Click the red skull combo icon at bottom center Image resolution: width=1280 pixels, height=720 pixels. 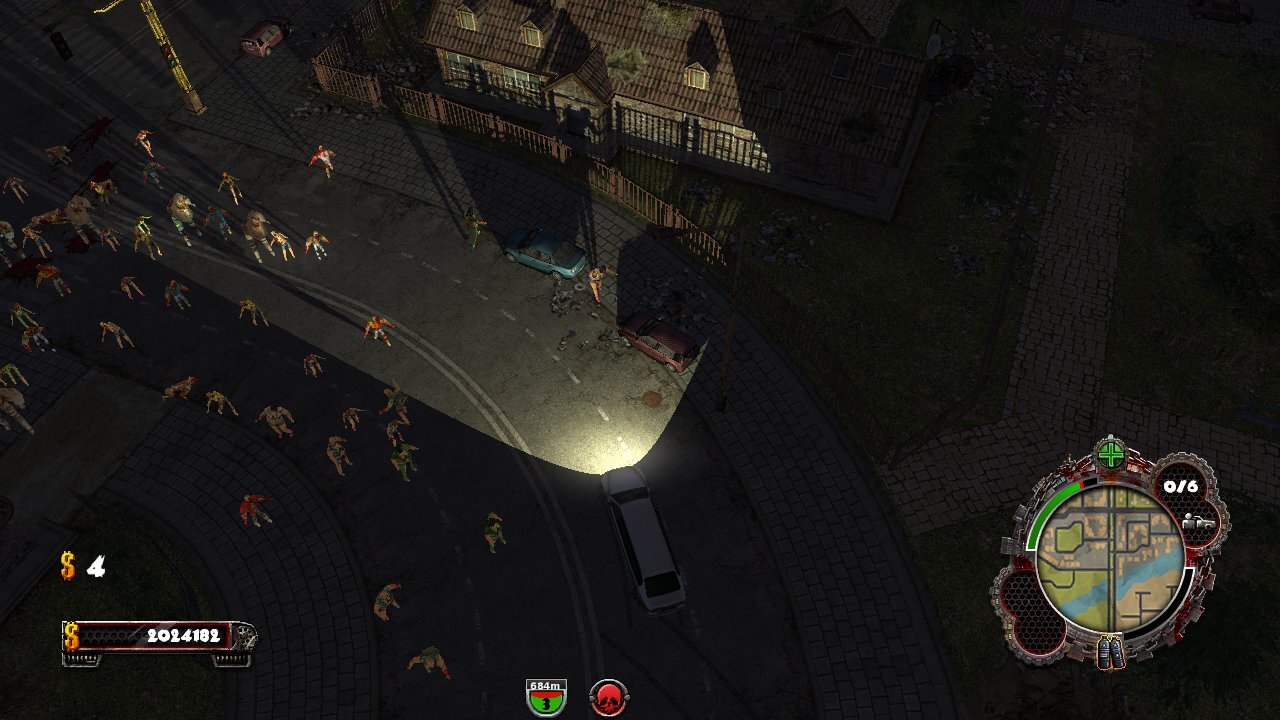[x=608, y=697]
